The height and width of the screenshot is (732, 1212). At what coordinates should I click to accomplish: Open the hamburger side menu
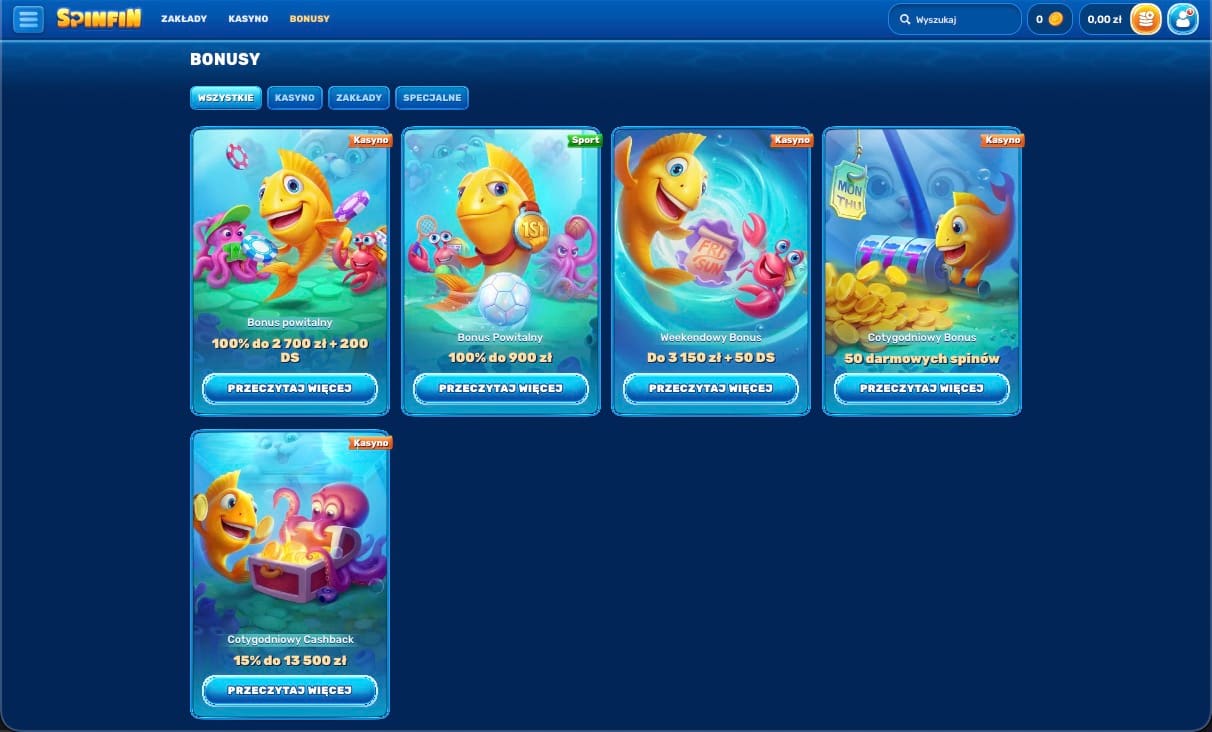pos(28,19)
